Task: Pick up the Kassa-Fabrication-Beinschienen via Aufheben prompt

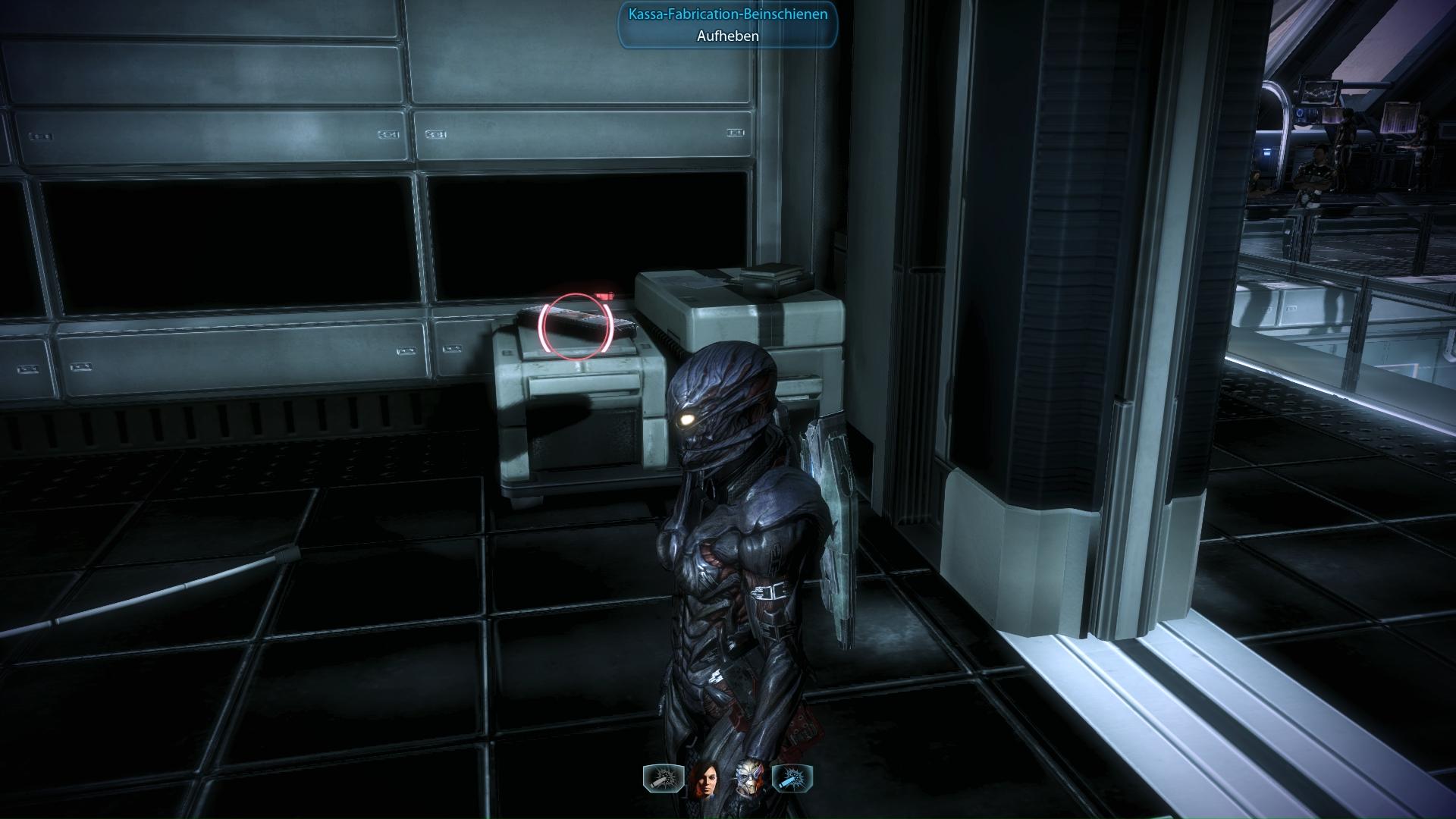Action: pos(727,36)
